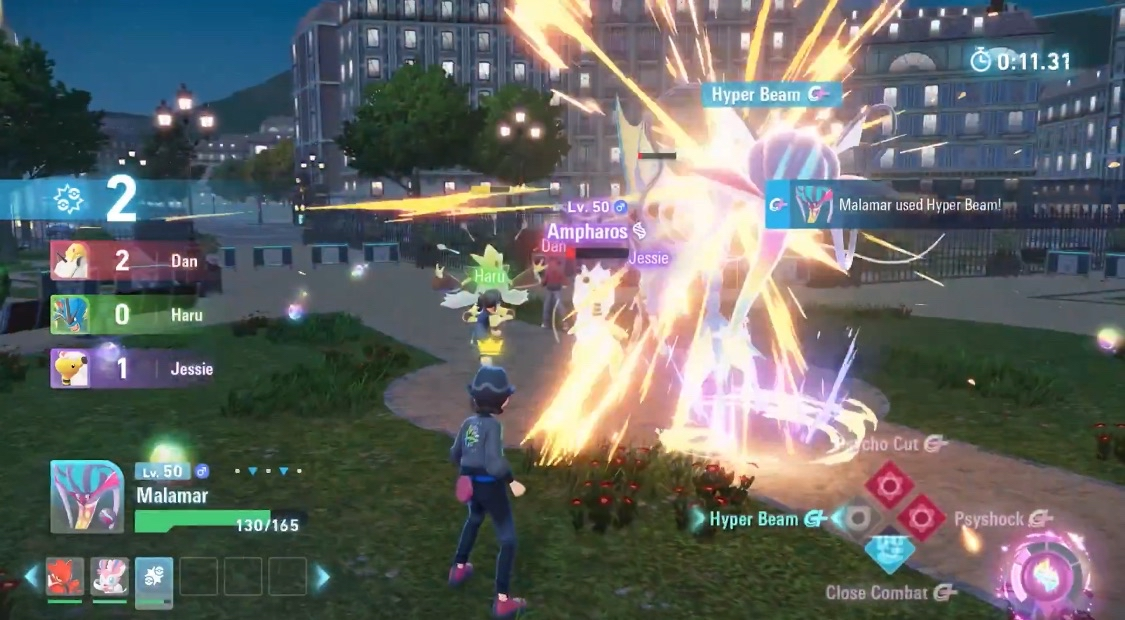Select Haru's row in the scoreboard
Viewport: 1125px width, 620px height.
point(135,315)
